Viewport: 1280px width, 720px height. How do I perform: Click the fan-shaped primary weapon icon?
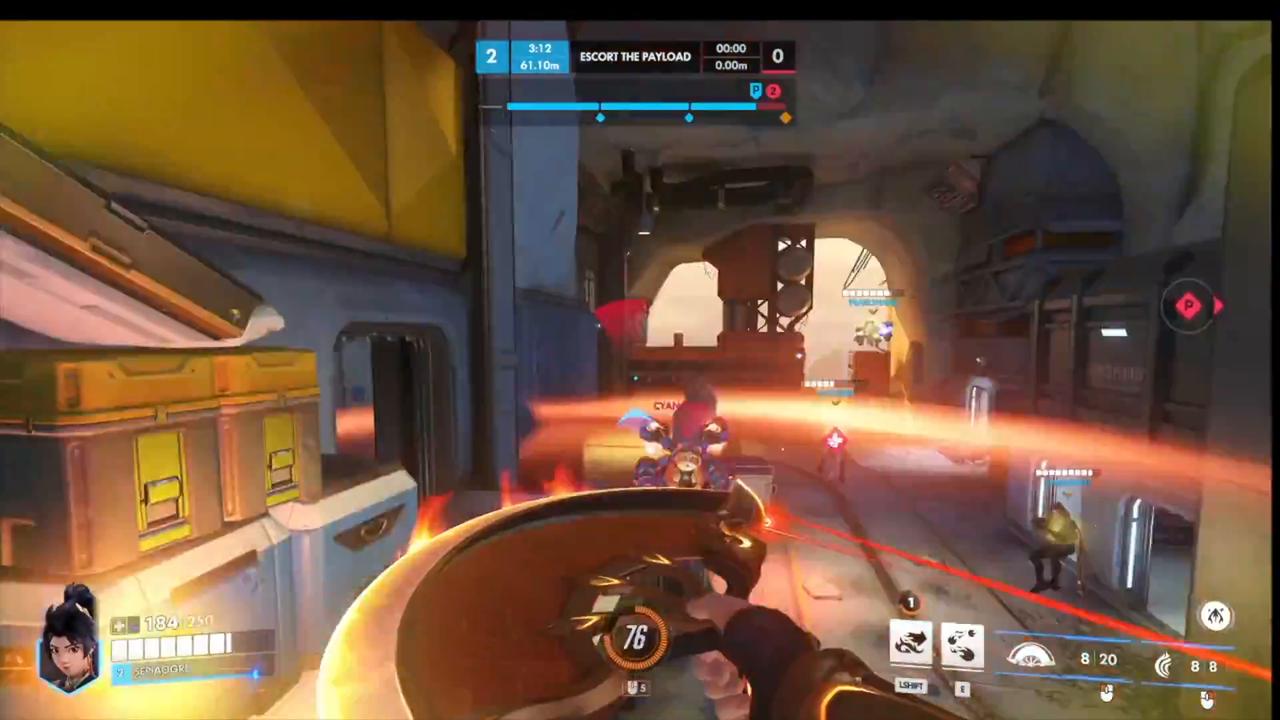pyautogui.click(x=1030, y=655)
